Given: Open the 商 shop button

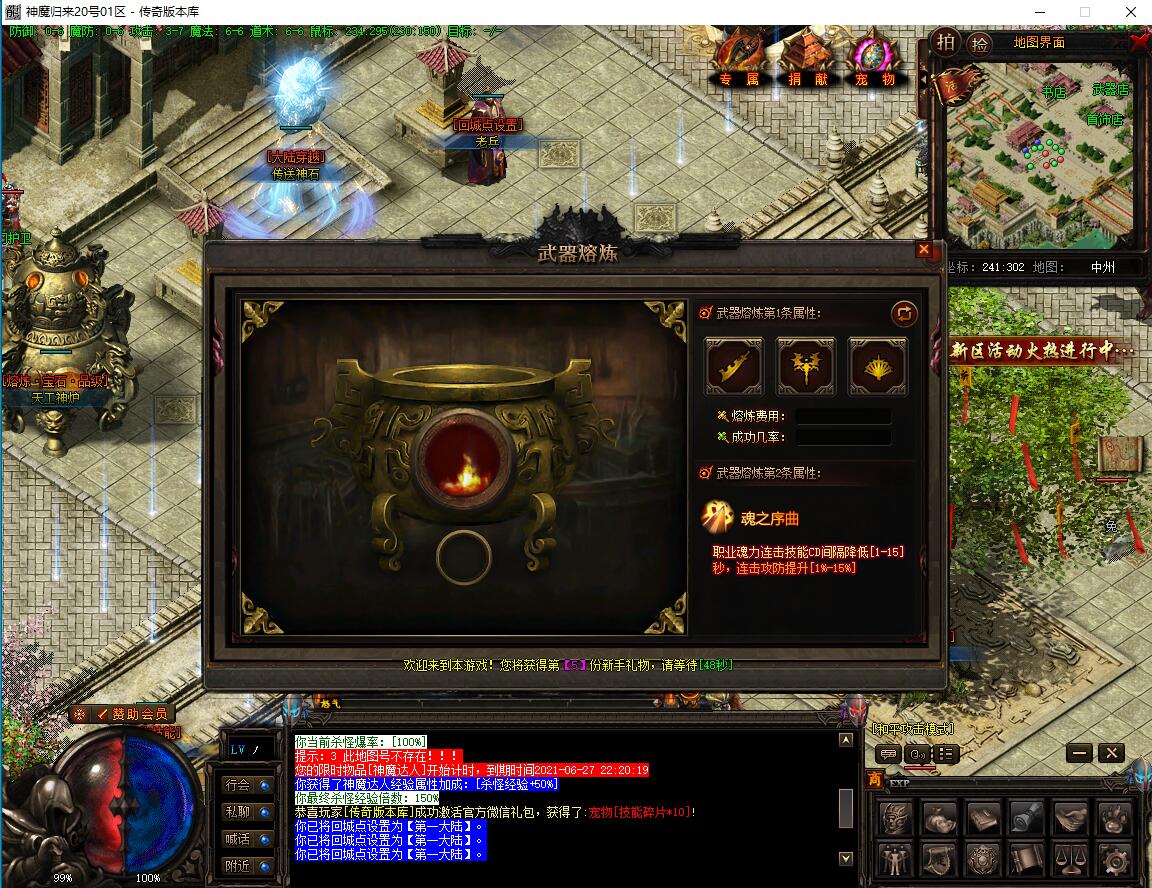Looking at the screenshot, I should [874, 780].
